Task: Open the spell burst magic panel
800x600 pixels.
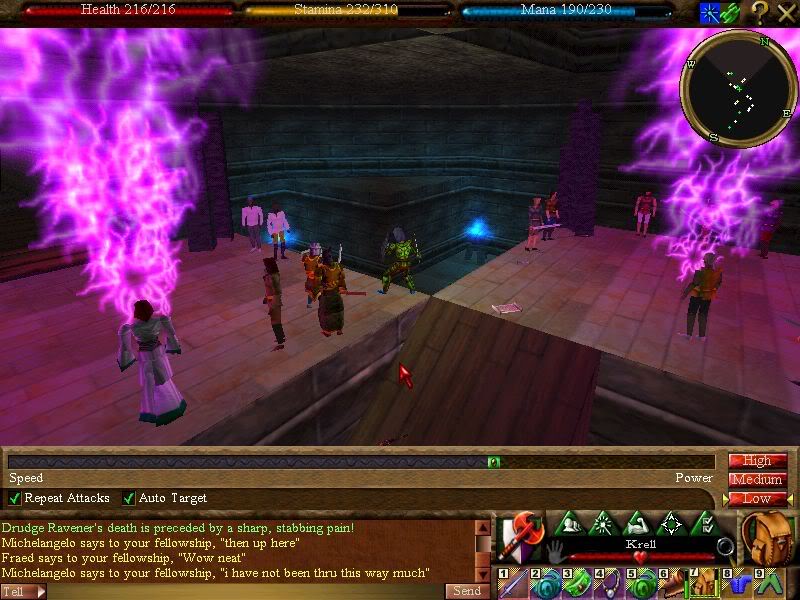Action: (604, 523)
